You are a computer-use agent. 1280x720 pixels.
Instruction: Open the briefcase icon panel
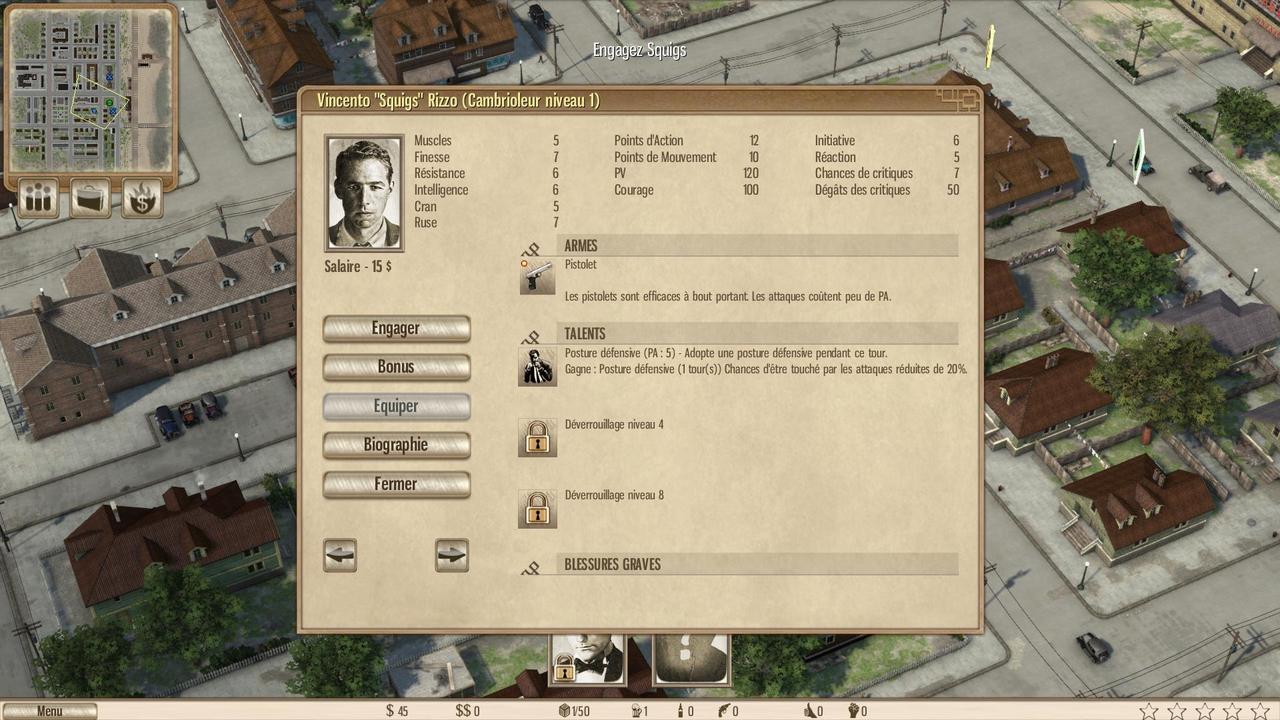point(90,198)
